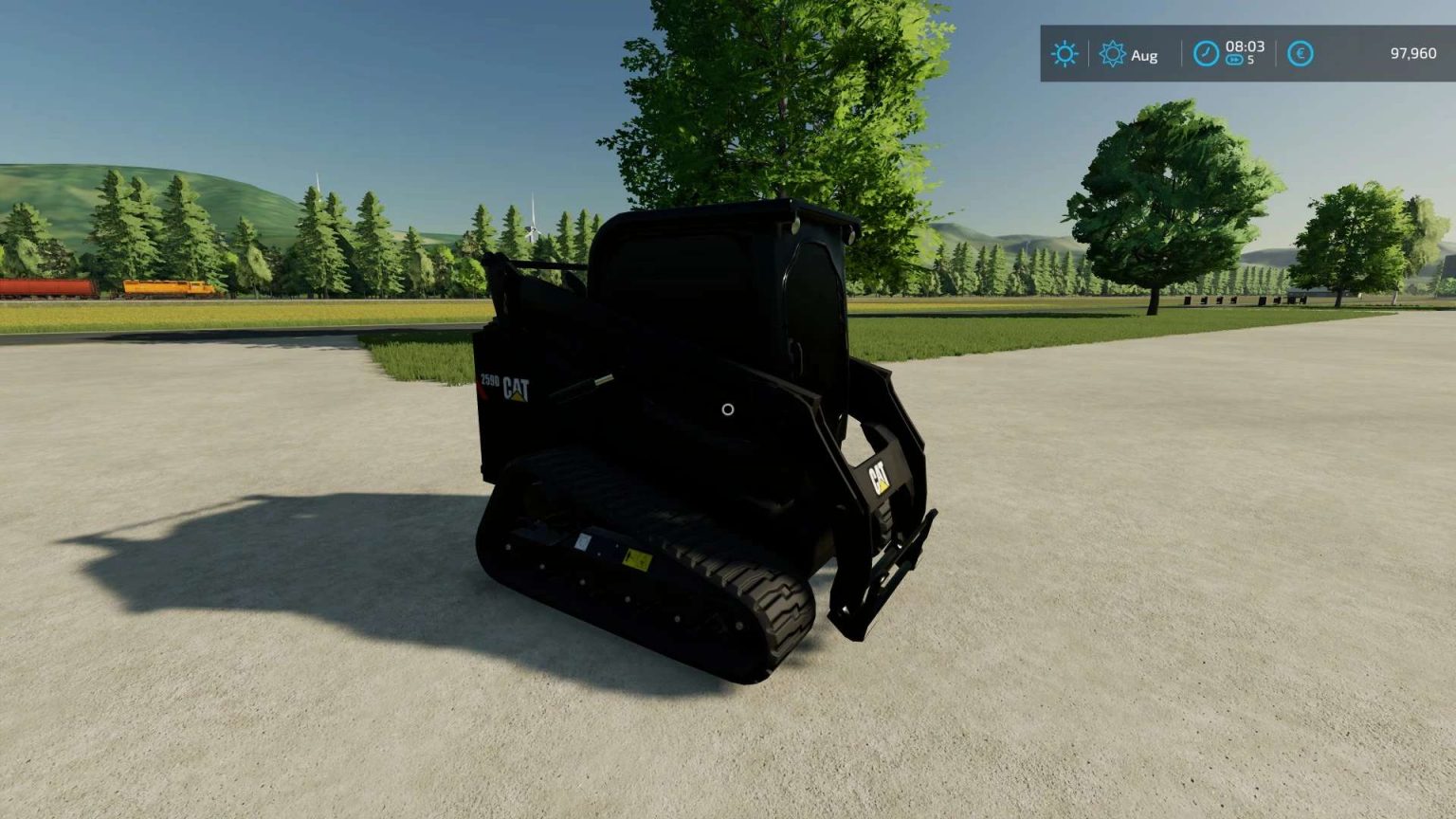Click the 08:03 time display
The height and width of the screenshot is (819, 1456).
pyautogui.click(x=1247, y=45)
